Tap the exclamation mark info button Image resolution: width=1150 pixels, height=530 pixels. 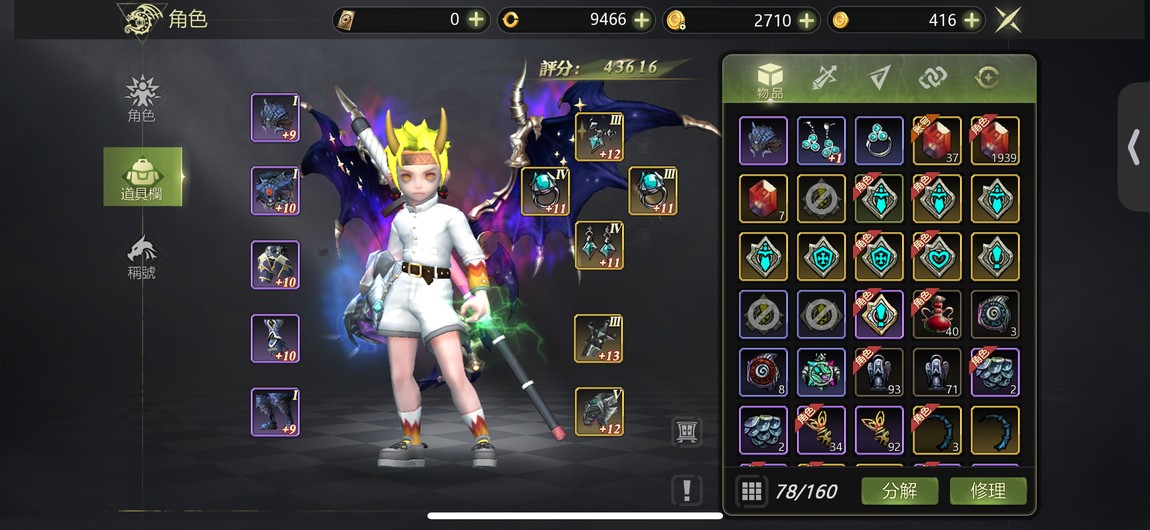(686, 490)
